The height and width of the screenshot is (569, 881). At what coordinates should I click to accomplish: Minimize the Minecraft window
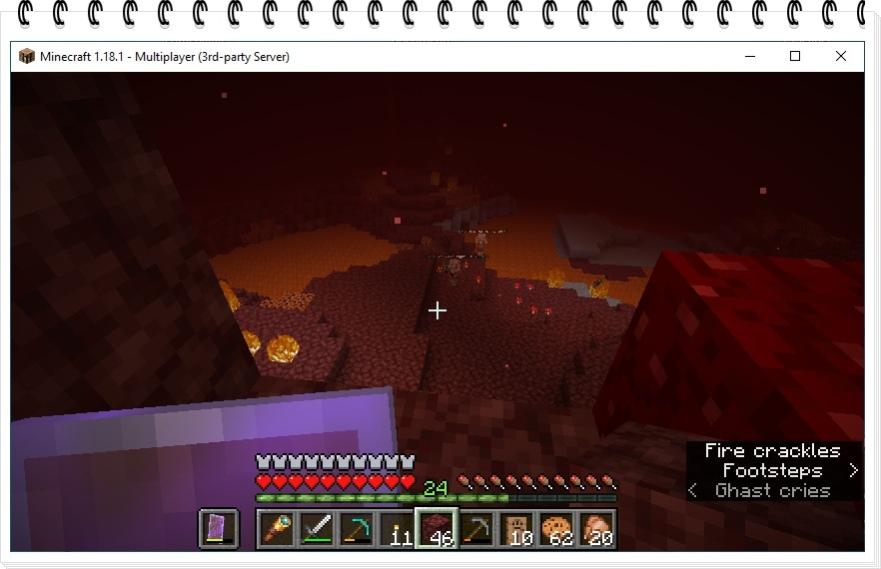click(x=750, y=56)
